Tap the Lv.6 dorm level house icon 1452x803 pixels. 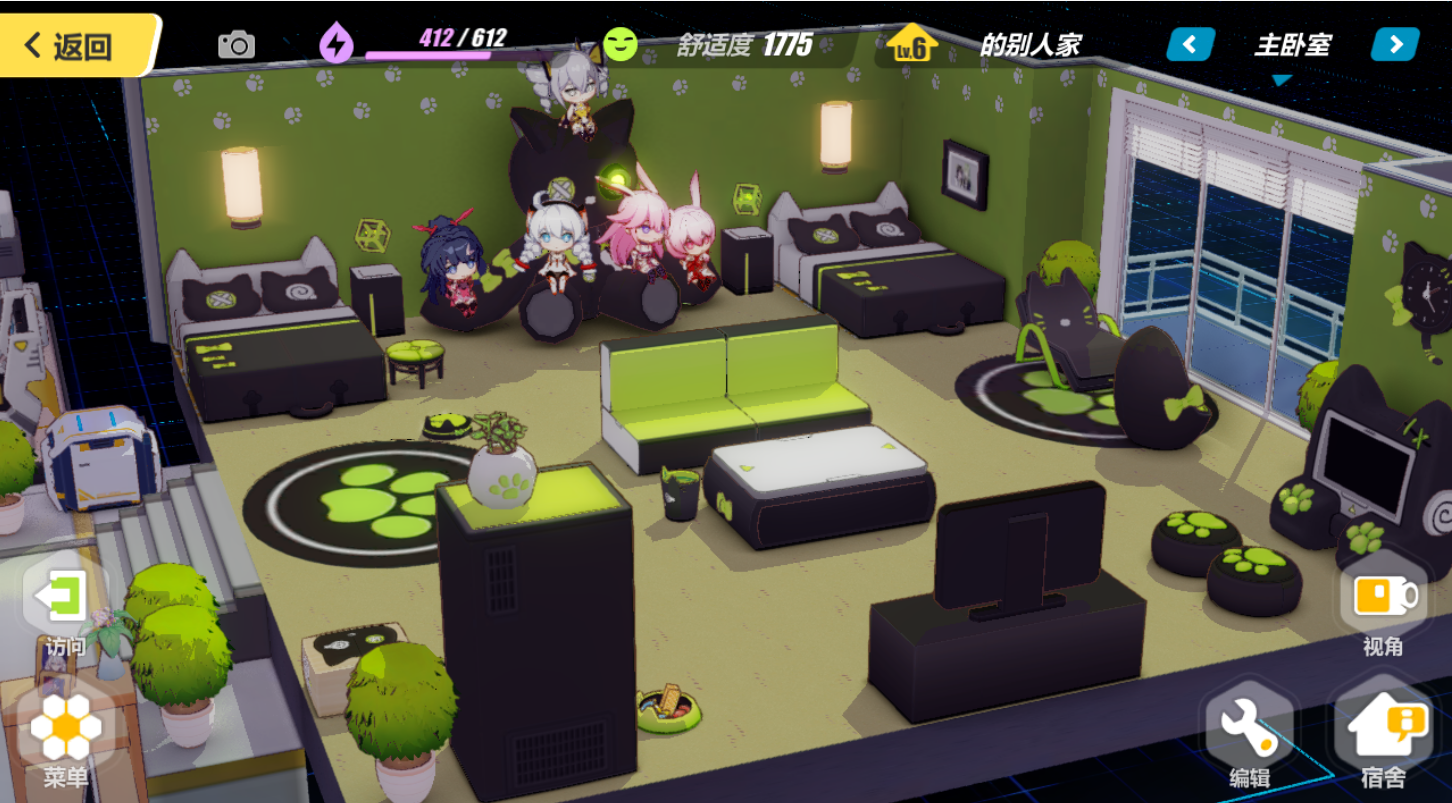point(913,45)
